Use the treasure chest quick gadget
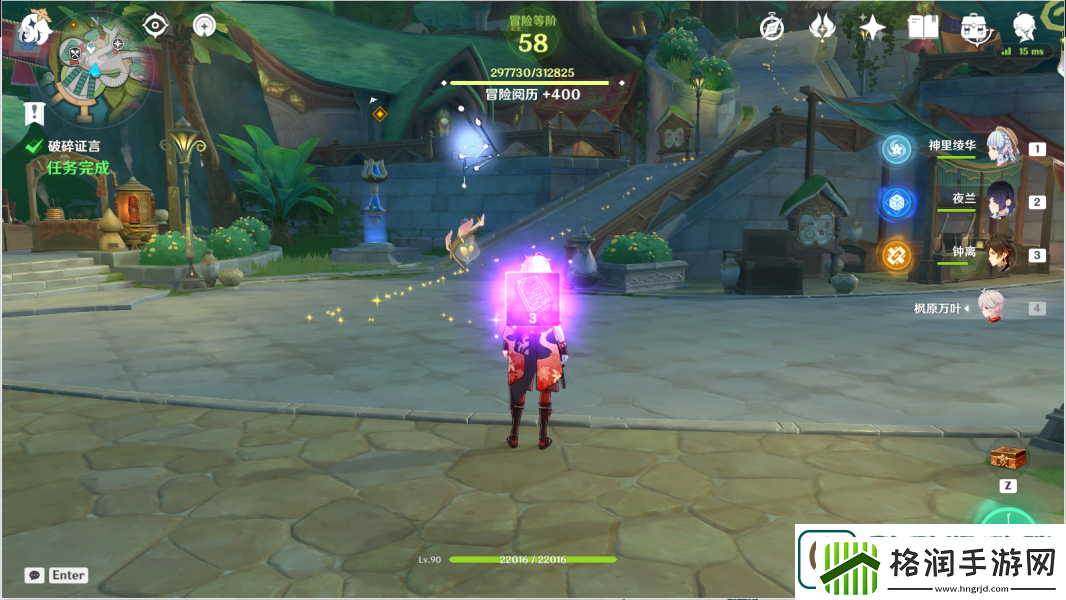This screenshot has width=1066, height=600. click(1008, 458)
